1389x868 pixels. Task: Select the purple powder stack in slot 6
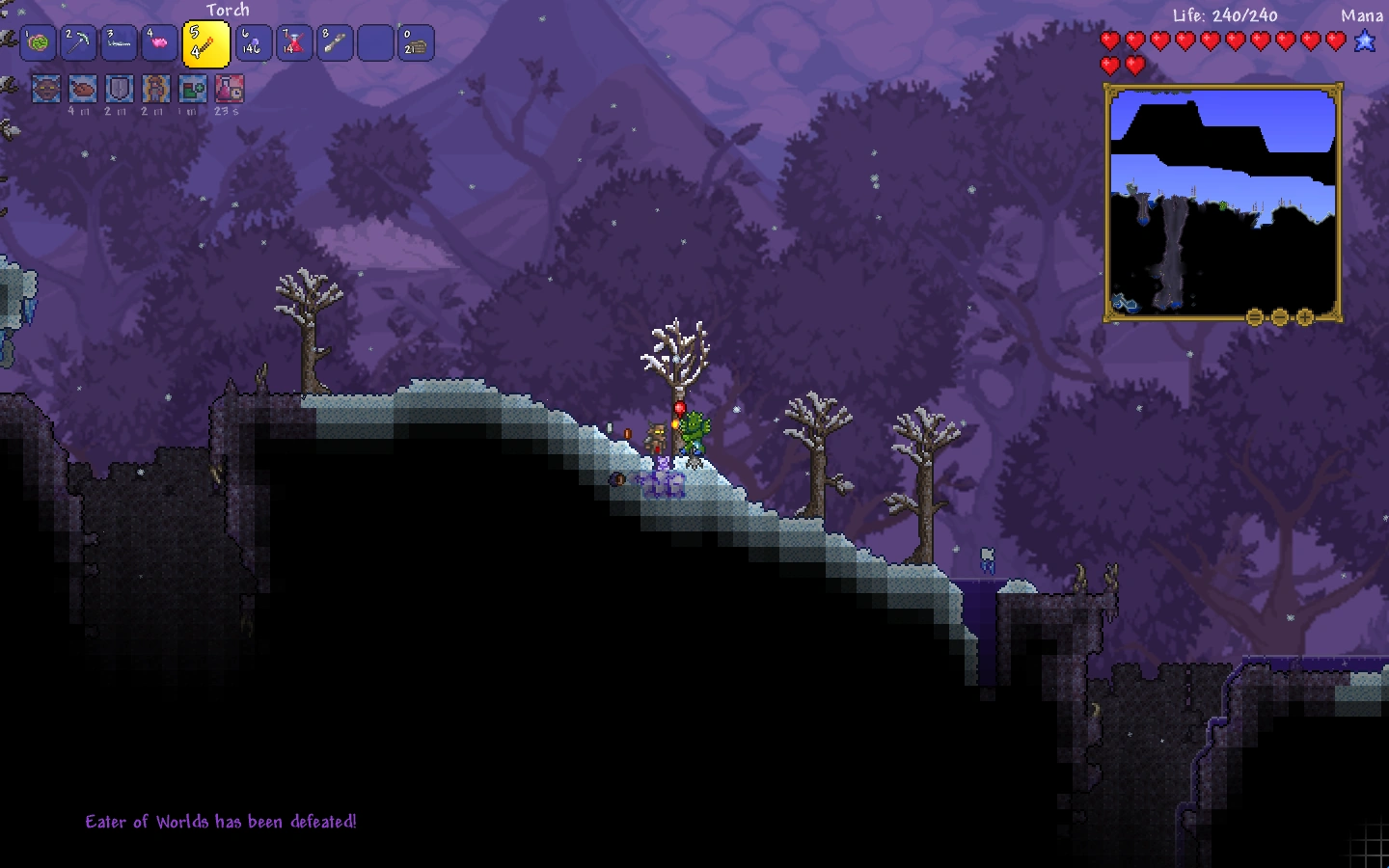pyautogui.click(x=254, y=42)
